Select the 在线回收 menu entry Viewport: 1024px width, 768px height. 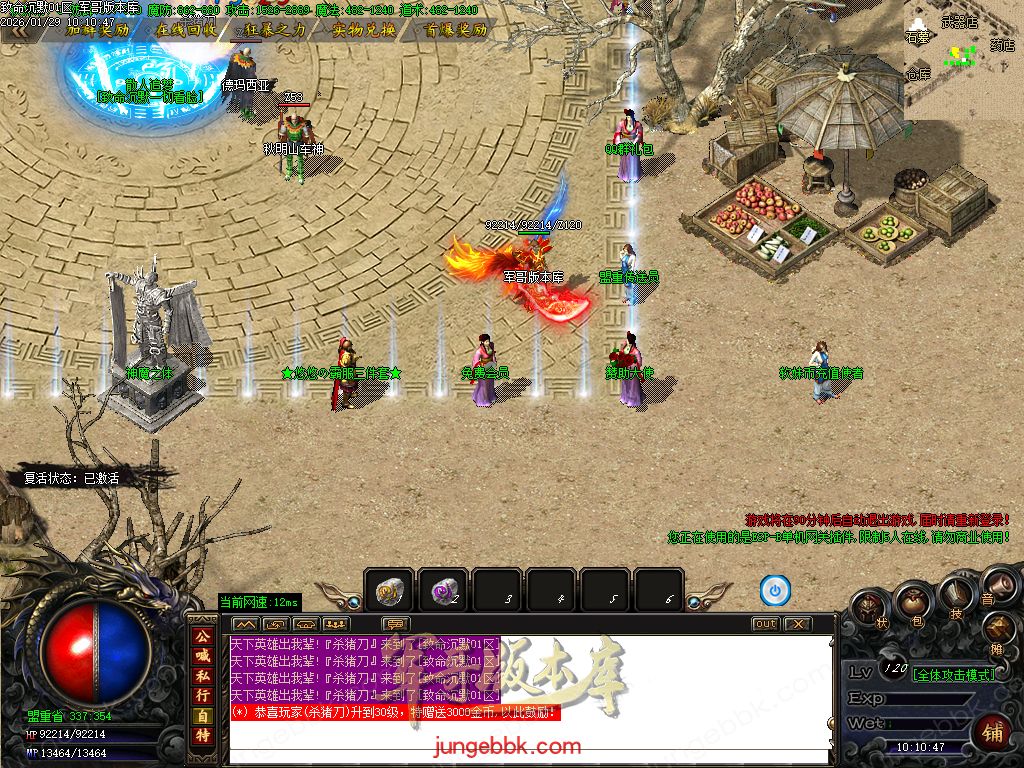point(186,30)
